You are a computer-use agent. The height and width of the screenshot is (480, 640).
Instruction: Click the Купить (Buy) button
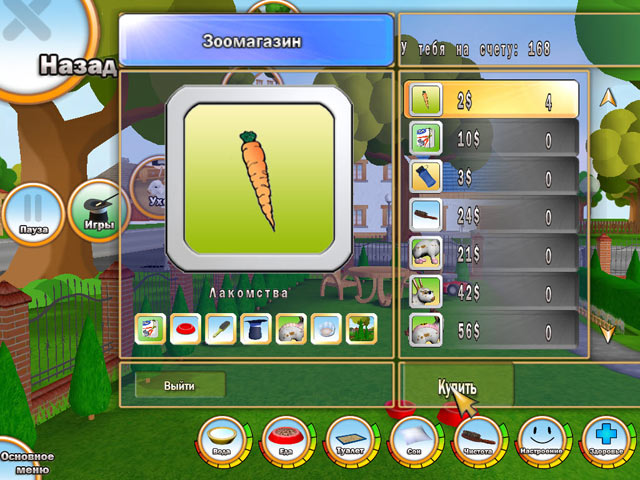[x=456, y=386]
